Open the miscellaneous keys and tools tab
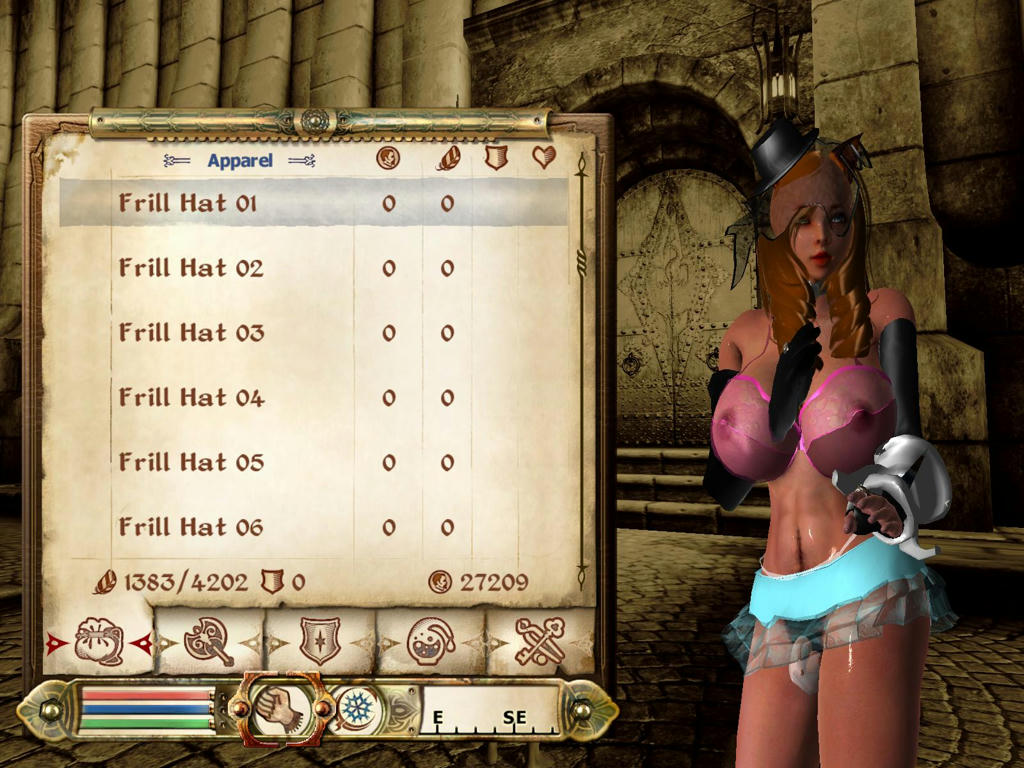1024x768 pixels. coord(539,641)
